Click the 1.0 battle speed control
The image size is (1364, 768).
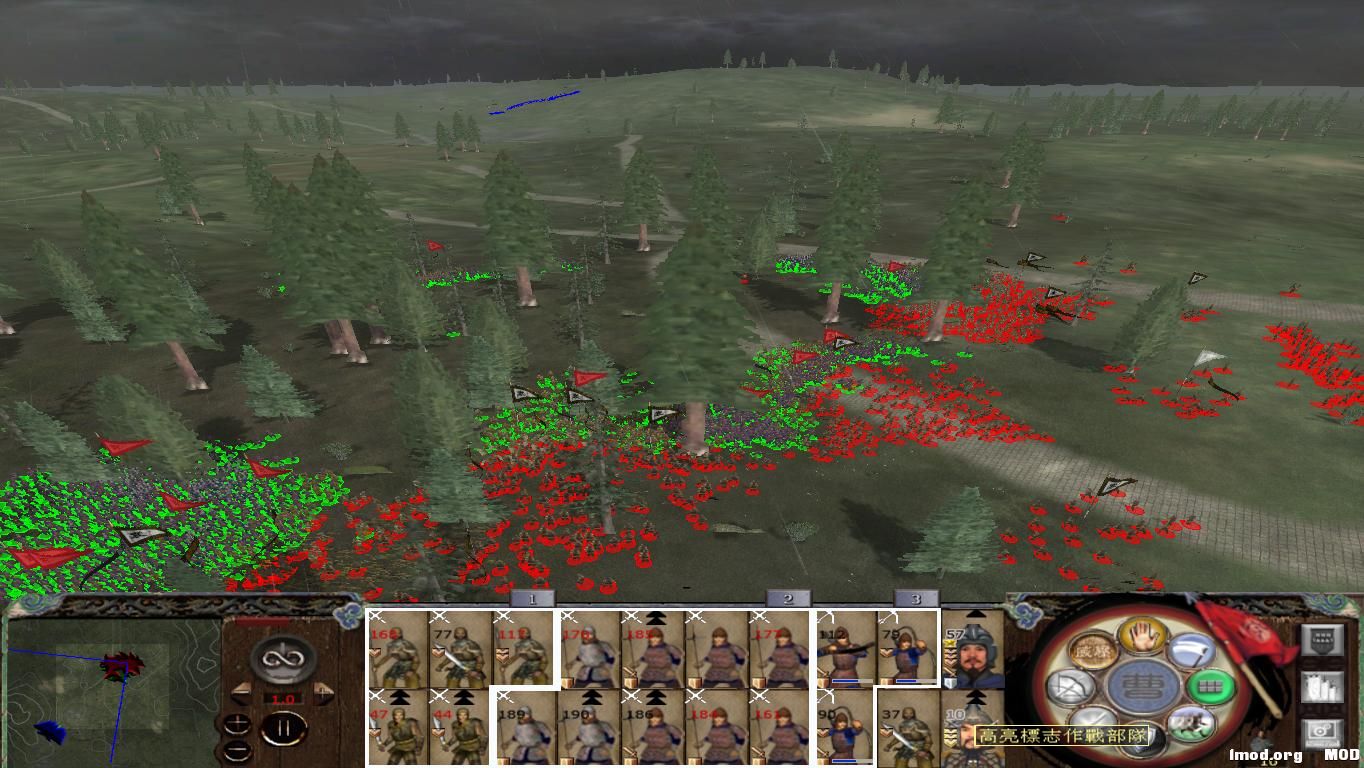tap(283, 698)
